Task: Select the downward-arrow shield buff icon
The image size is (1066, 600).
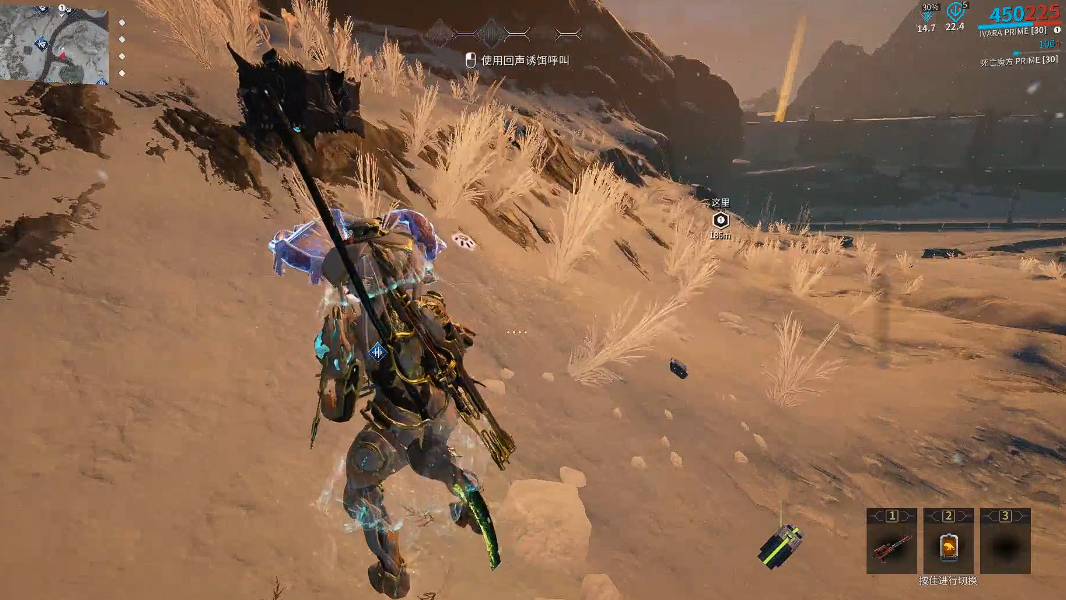Action: tap(956, 12)
